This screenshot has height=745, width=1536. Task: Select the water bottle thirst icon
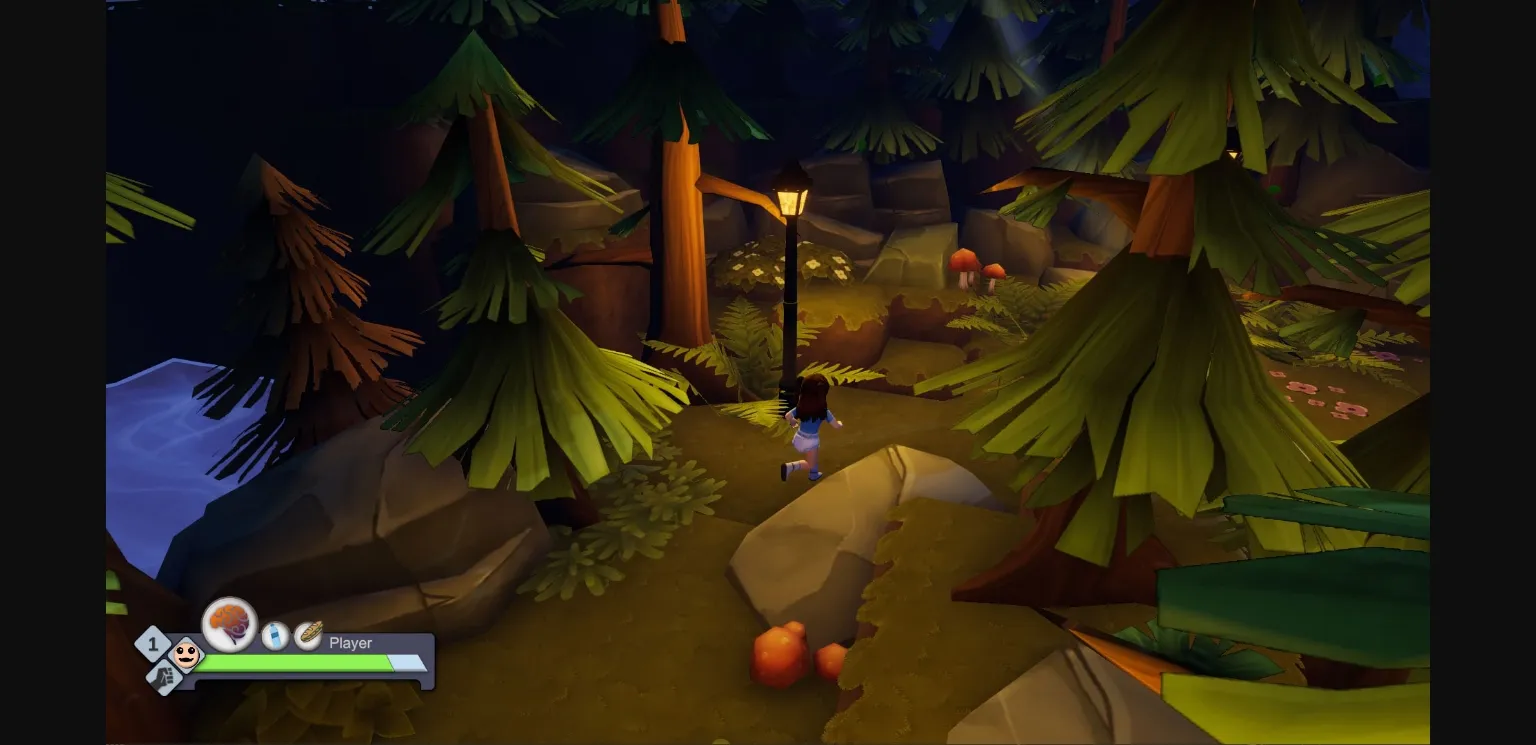click(x=273, y=635)
